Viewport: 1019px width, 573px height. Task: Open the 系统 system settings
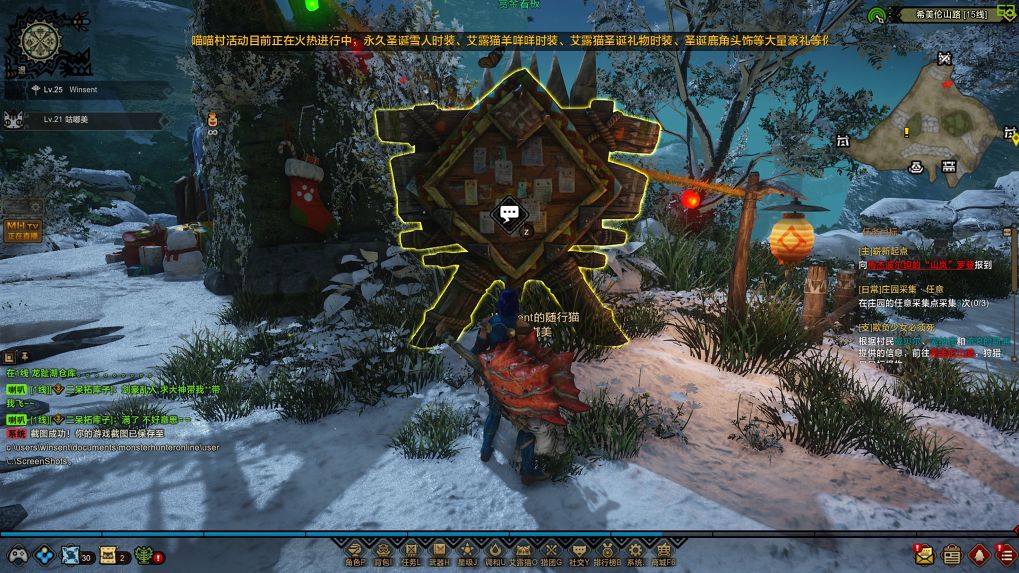[635, 551]
